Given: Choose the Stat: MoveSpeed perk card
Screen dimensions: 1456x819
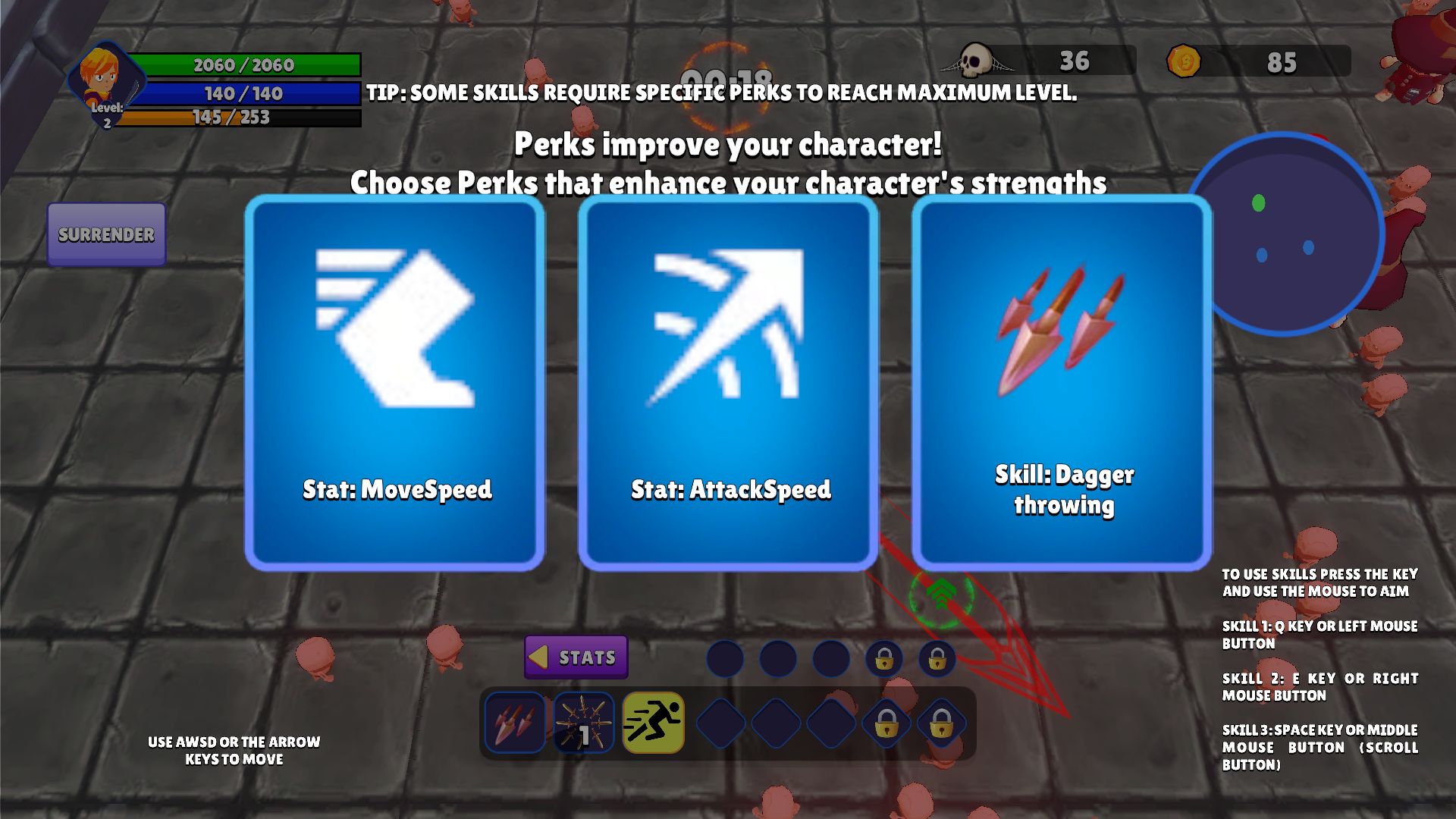Looking at the screenshot, I should (394, 383).
